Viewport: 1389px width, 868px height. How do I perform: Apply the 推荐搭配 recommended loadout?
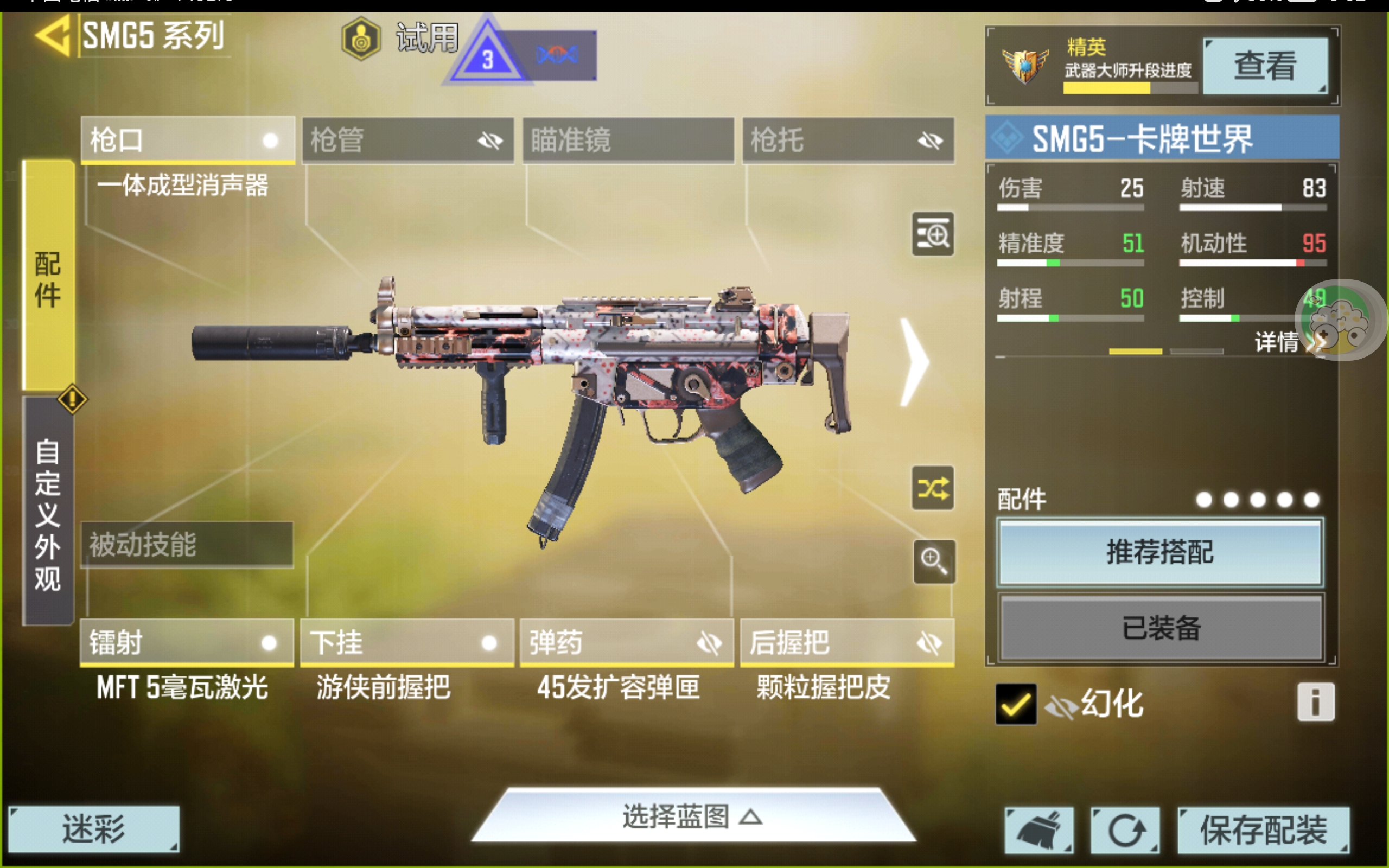tap(1160, 552)
